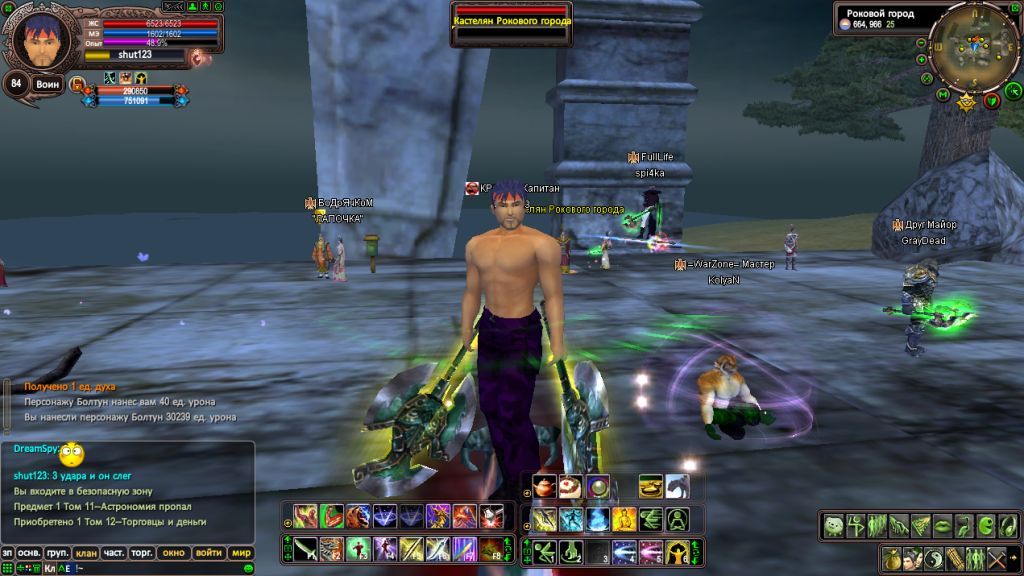
Task: Open the торг. trade chat tab
Action: (143, 552)
